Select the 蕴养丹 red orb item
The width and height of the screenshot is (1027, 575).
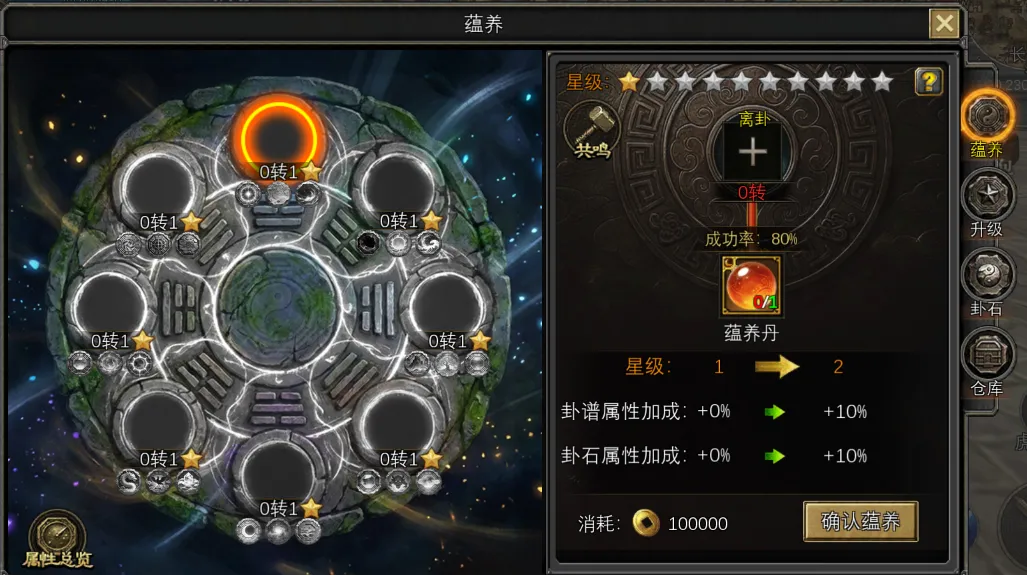tap(752, 286)
